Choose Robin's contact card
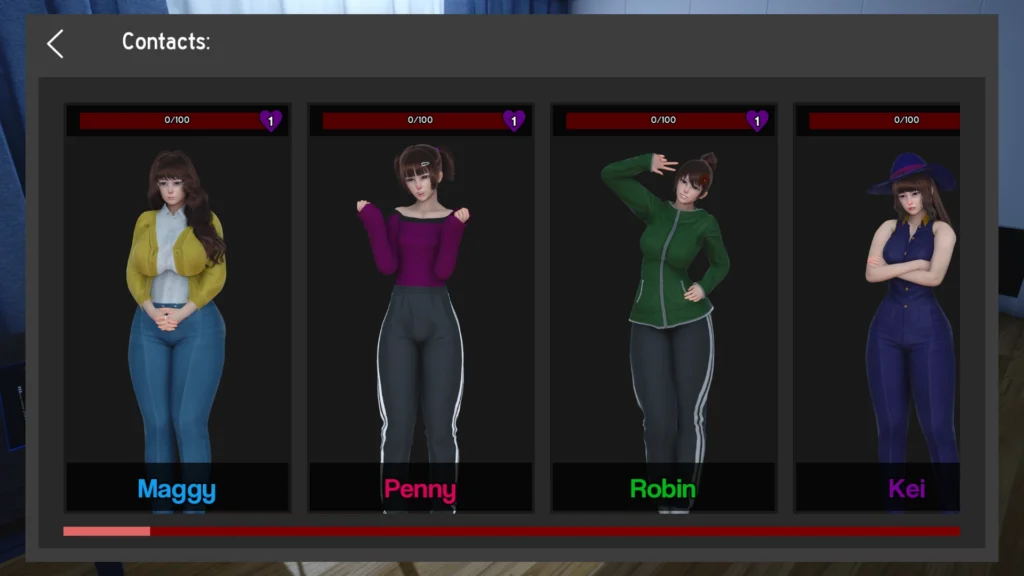The width and height of the screenshot is (1024, 576). click(x=663, y=308)
